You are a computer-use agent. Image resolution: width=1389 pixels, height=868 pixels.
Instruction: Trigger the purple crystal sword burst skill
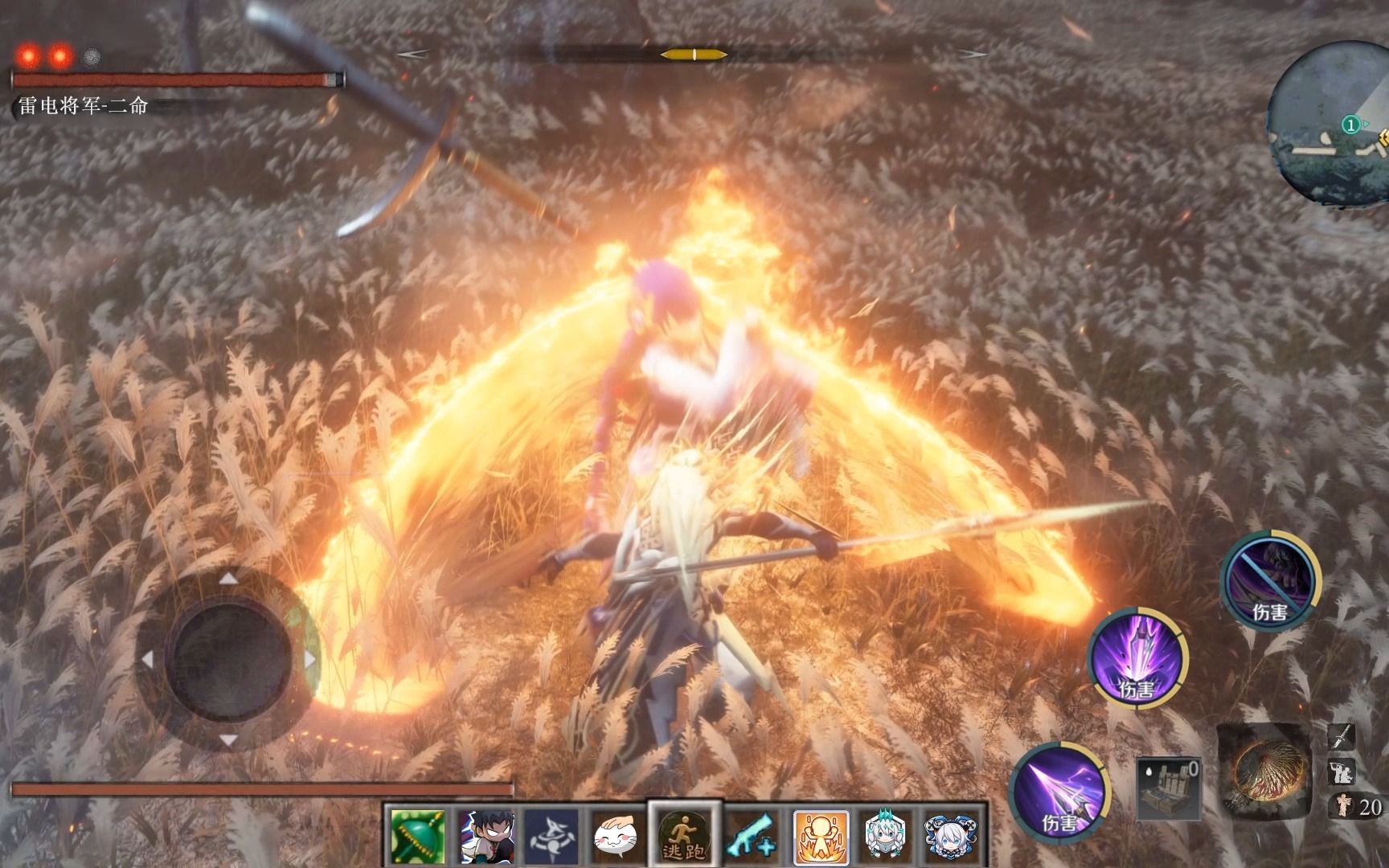tap(1137, 658)
